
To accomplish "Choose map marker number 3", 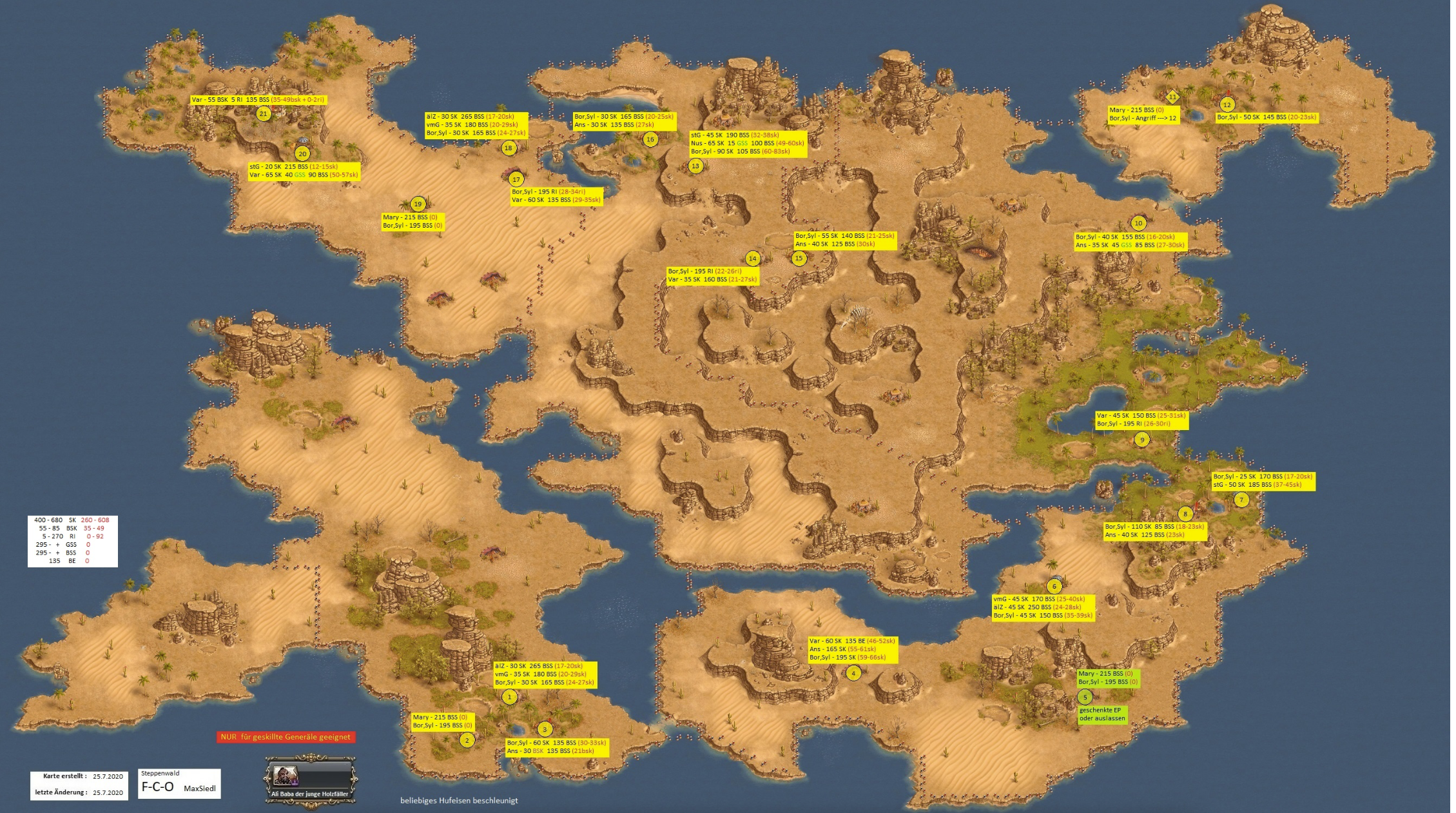I will [545, 729].
